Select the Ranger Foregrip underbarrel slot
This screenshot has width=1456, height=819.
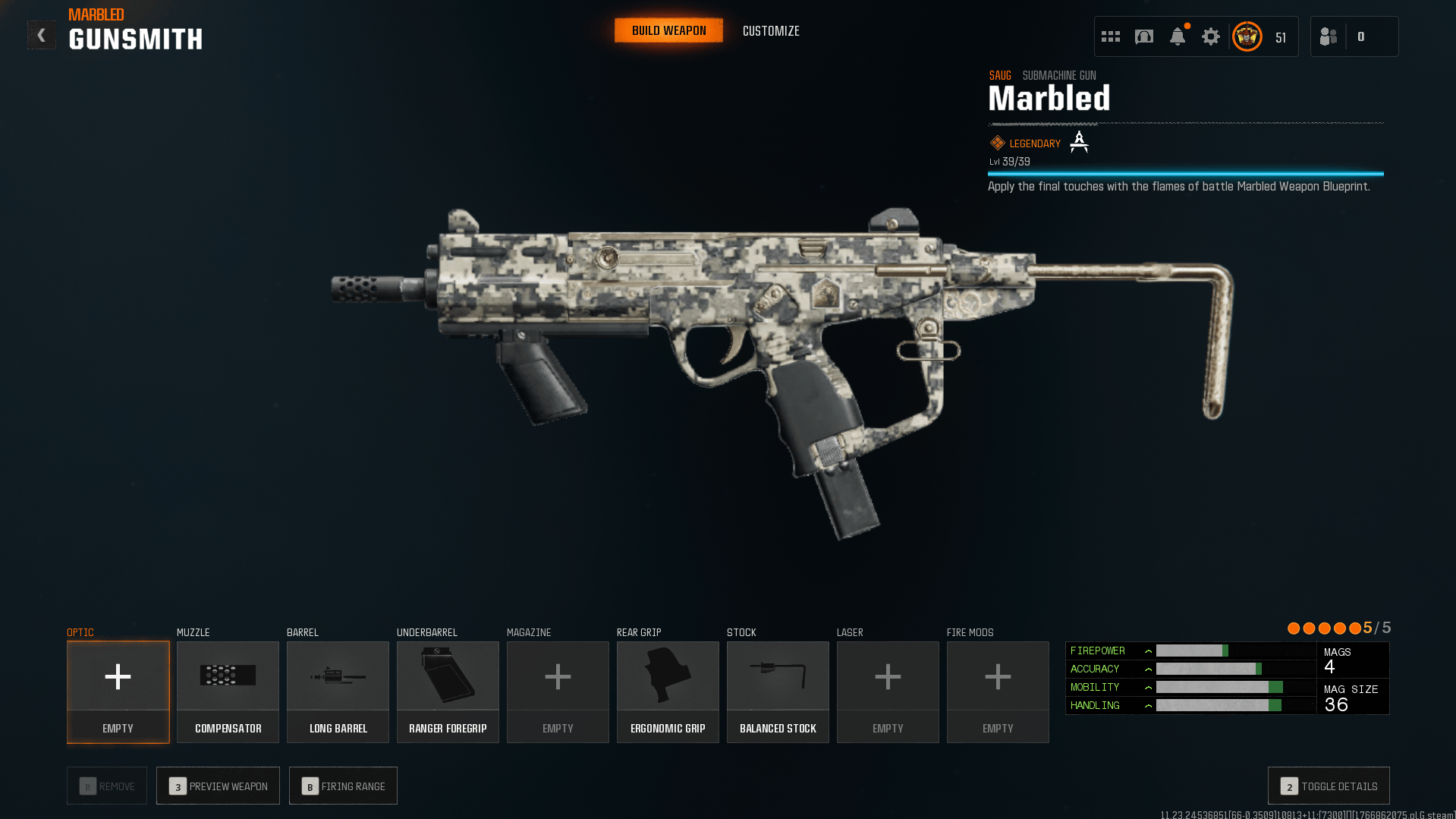click(x=447, y=691)
